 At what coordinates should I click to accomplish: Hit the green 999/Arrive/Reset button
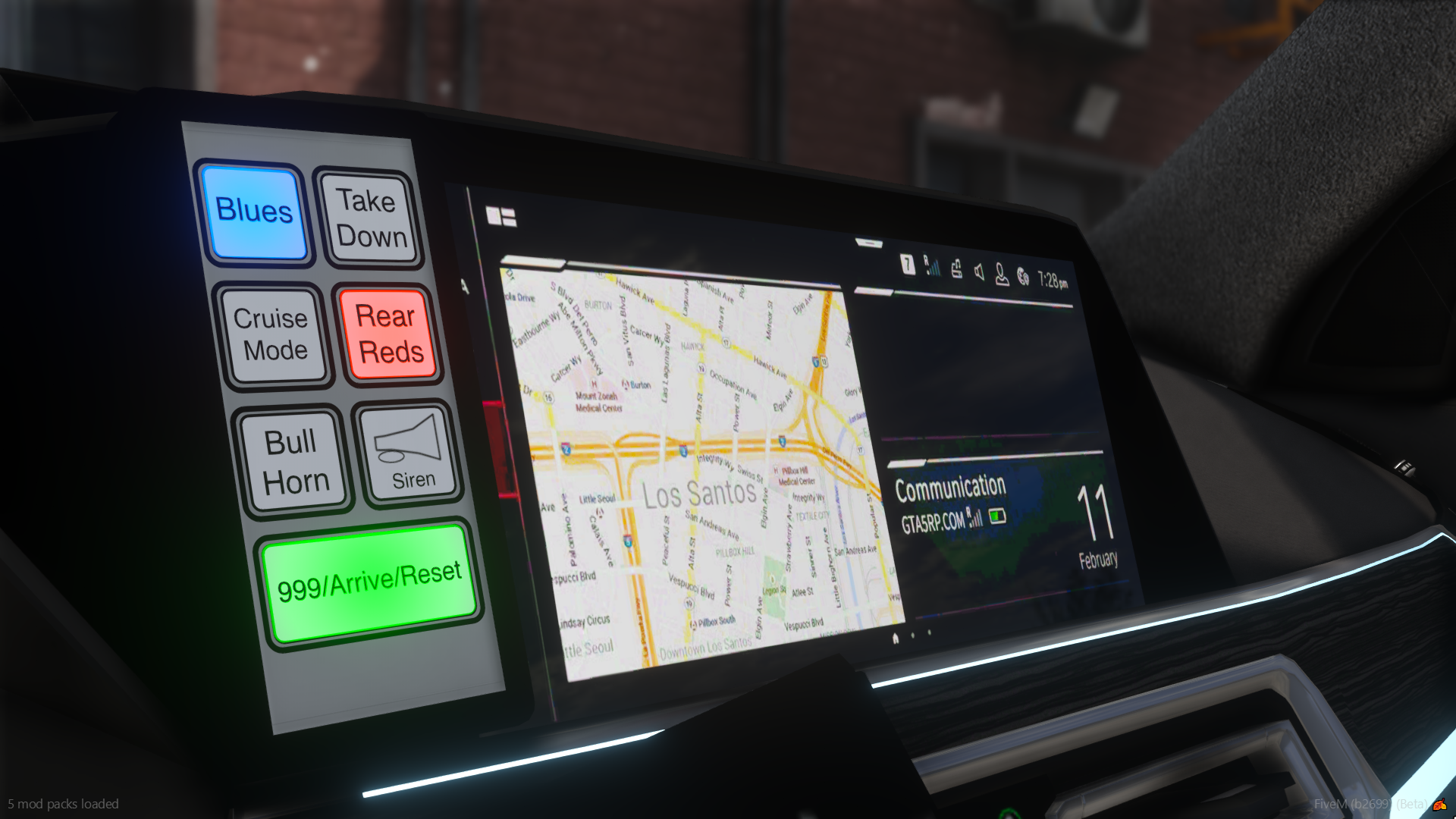pos(369,582)
